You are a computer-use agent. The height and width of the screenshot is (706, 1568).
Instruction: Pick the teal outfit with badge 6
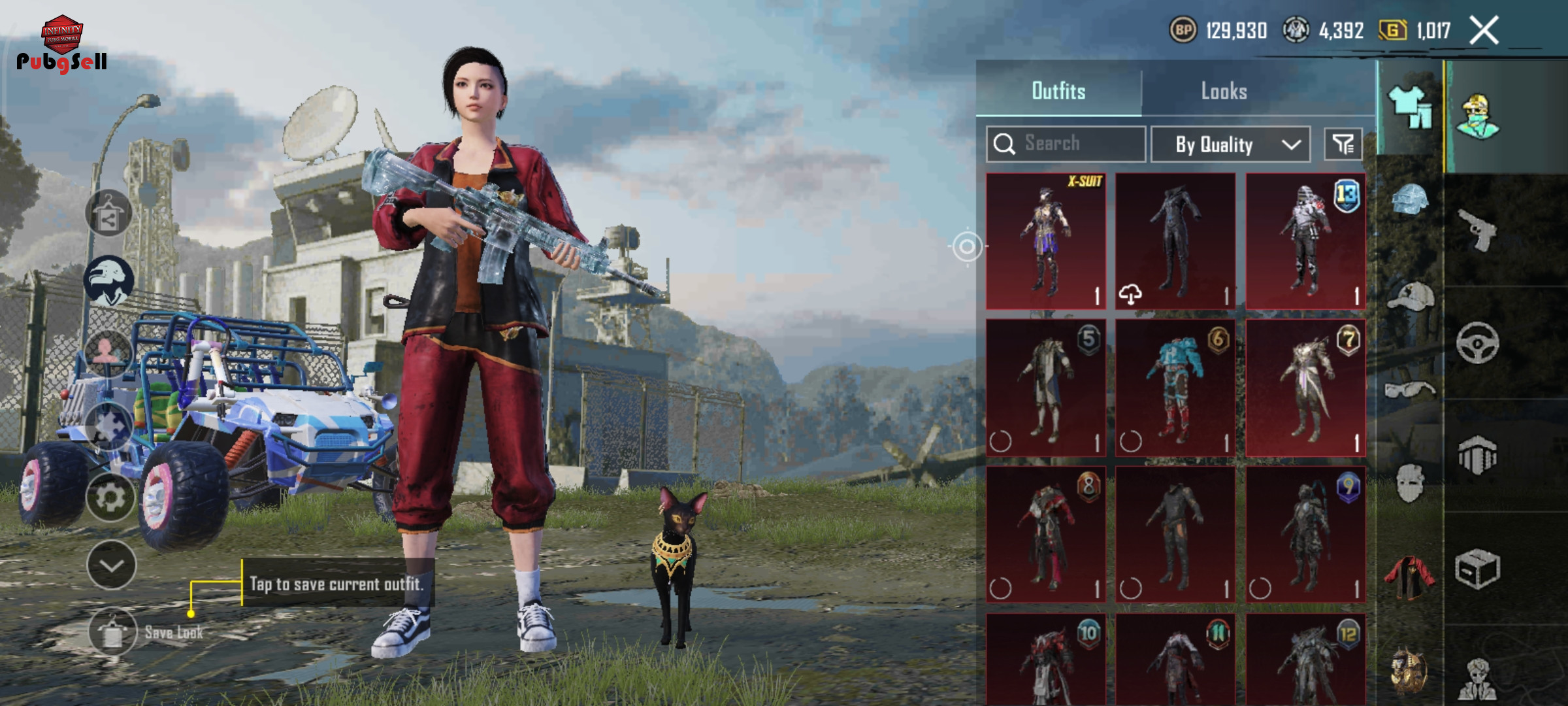point(1175,388)
